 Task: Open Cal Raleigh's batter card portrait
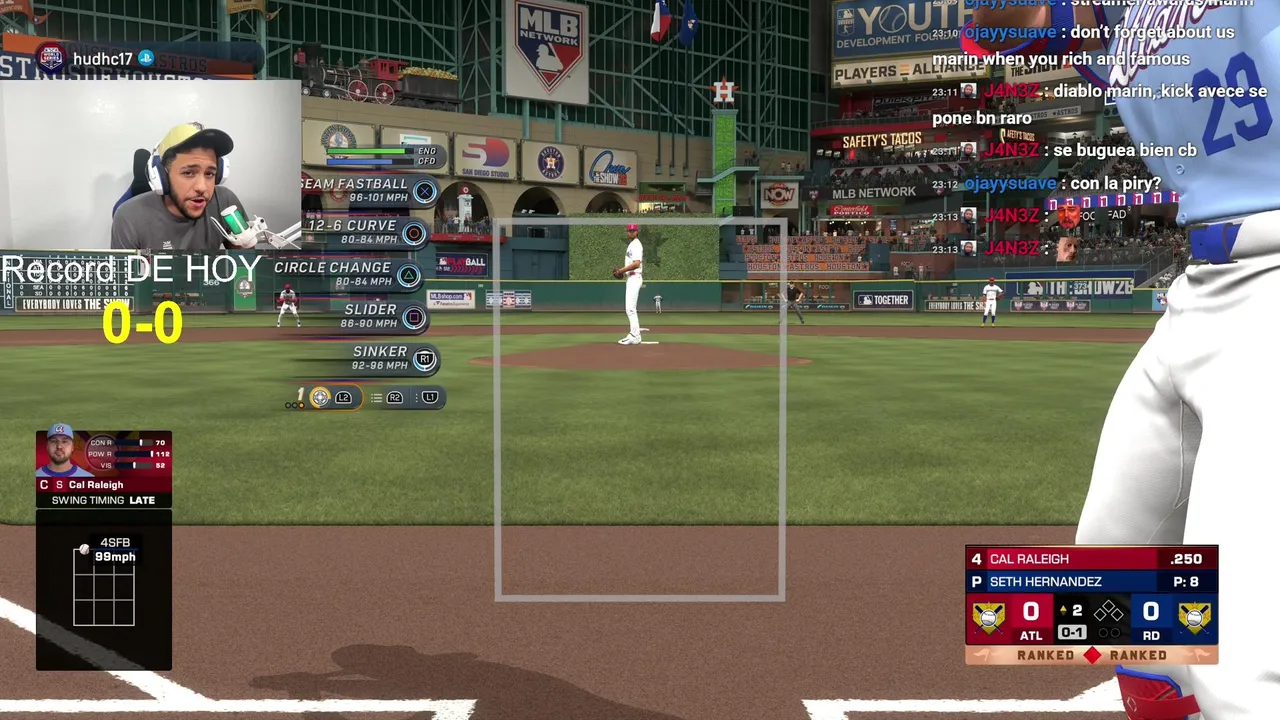coord(62,453)
